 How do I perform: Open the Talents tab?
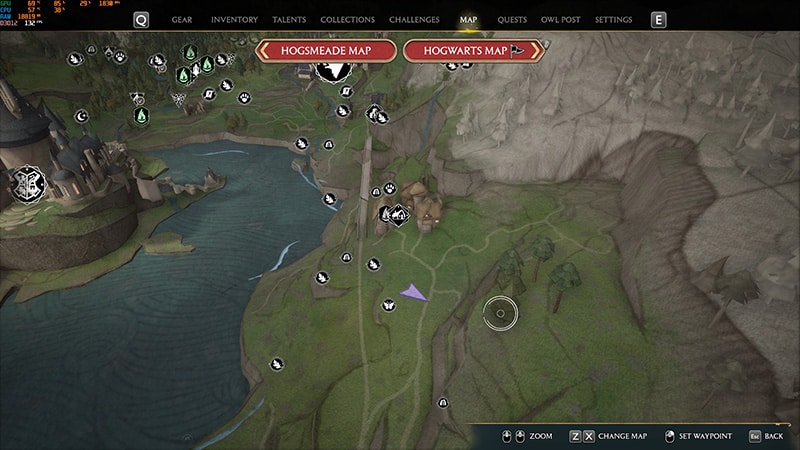point(289,20)
